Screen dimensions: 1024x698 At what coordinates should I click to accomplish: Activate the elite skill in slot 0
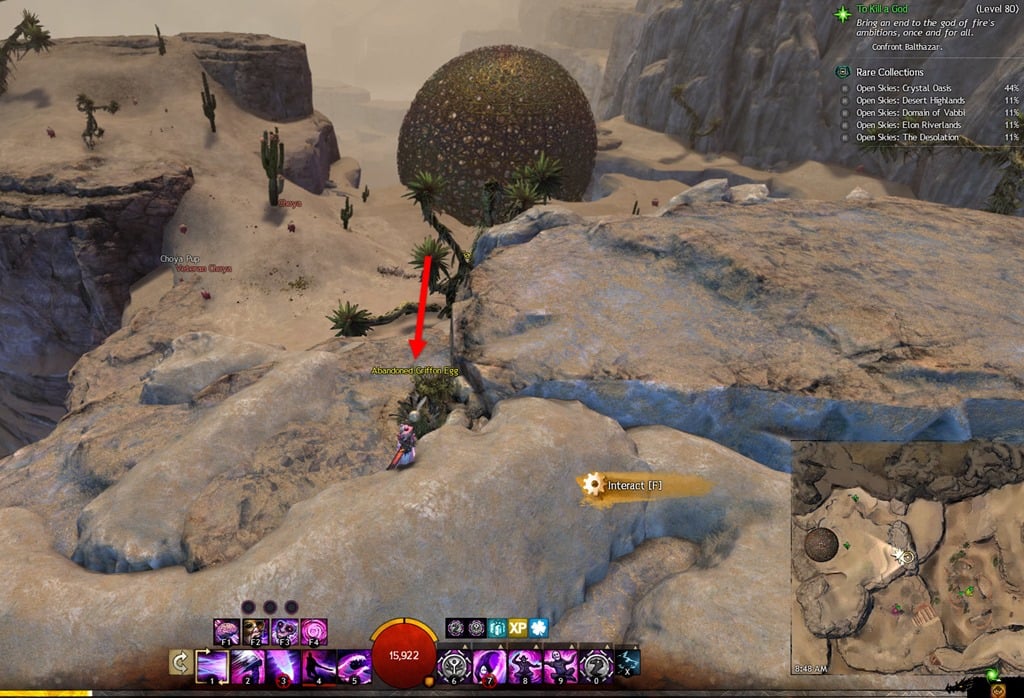596,665
